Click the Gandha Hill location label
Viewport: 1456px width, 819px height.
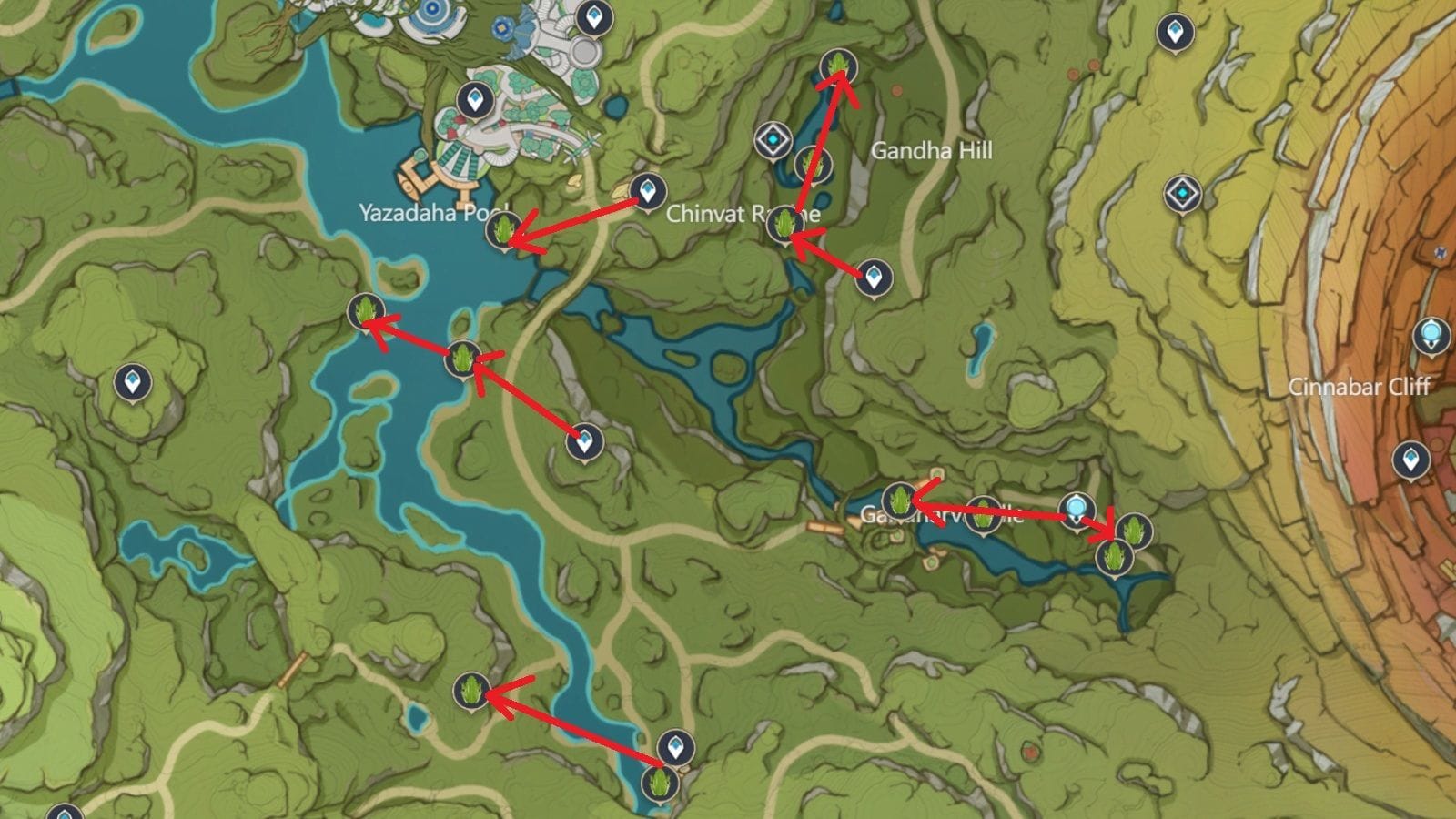click(x=930, y=152)
